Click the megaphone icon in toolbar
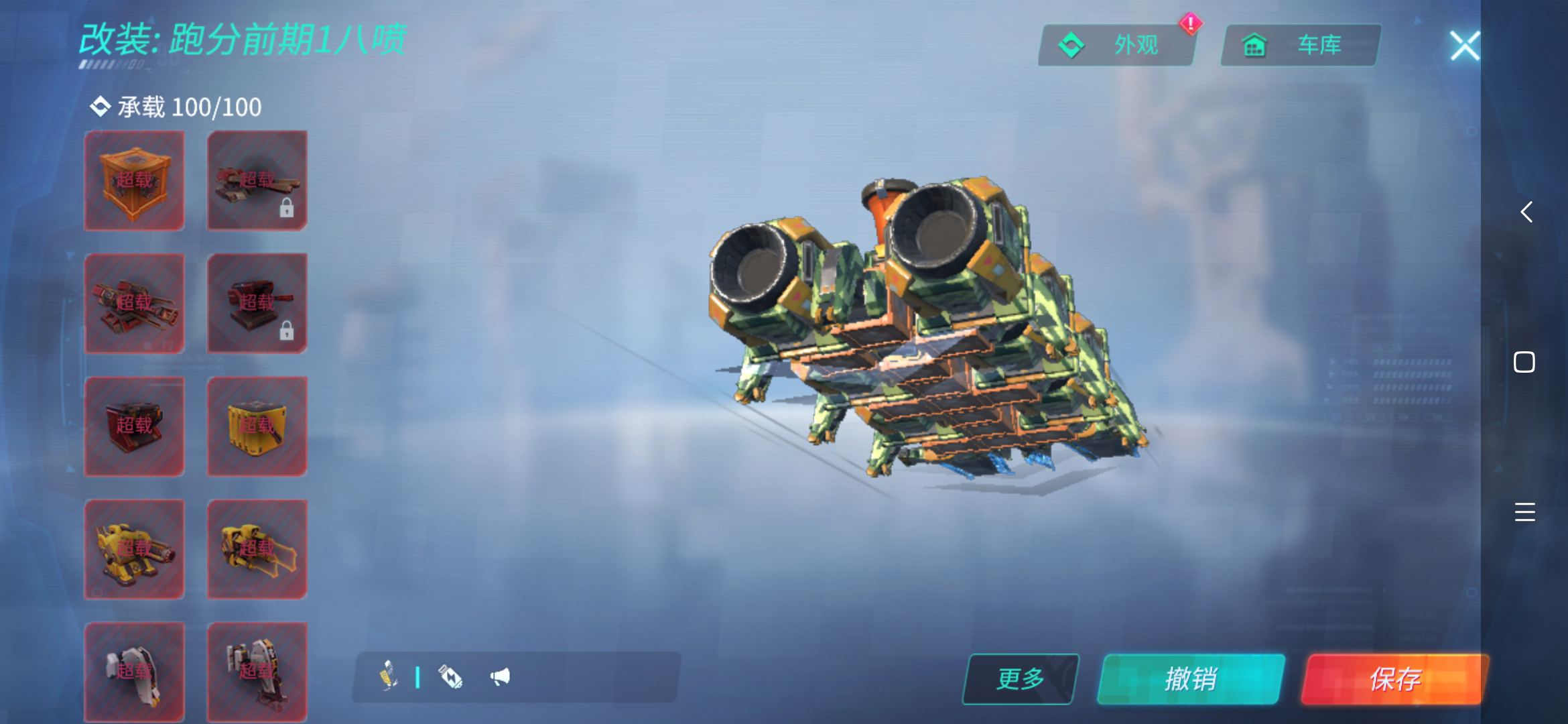This screenshot has width=1568, height=724. tap(500, 677)
